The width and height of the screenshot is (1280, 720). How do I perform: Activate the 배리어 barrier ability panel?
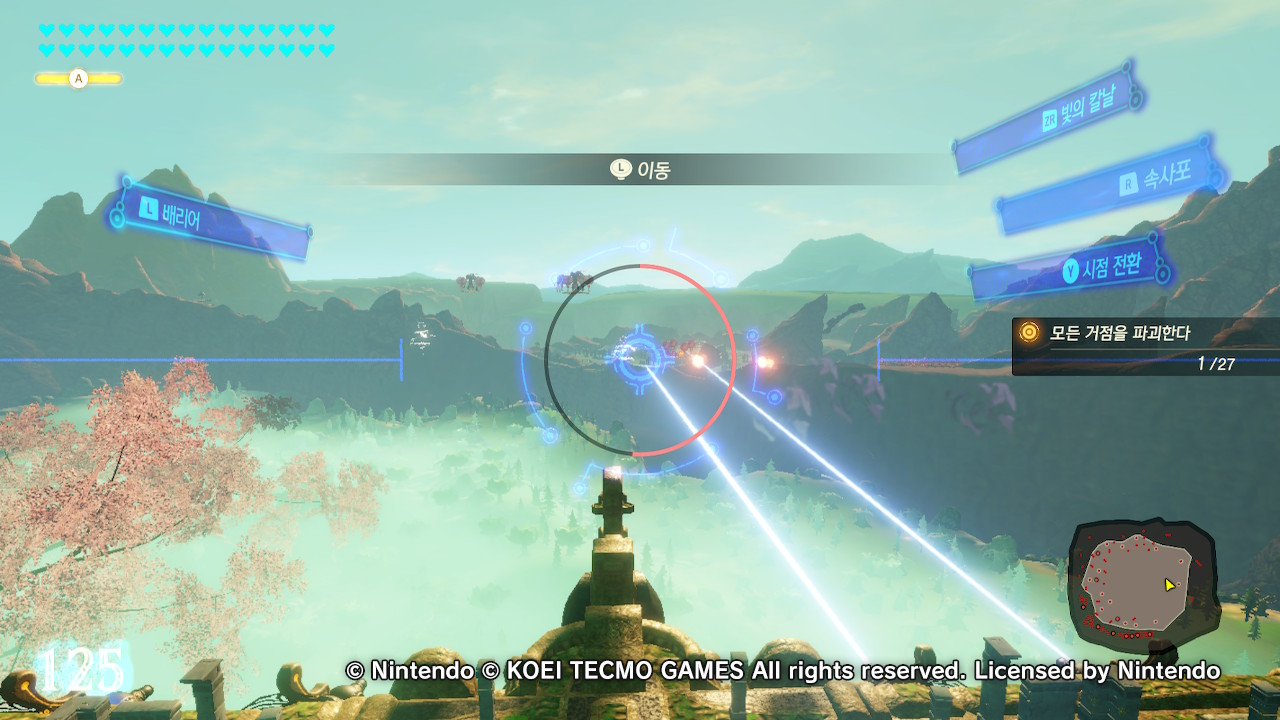coord(212,219)
